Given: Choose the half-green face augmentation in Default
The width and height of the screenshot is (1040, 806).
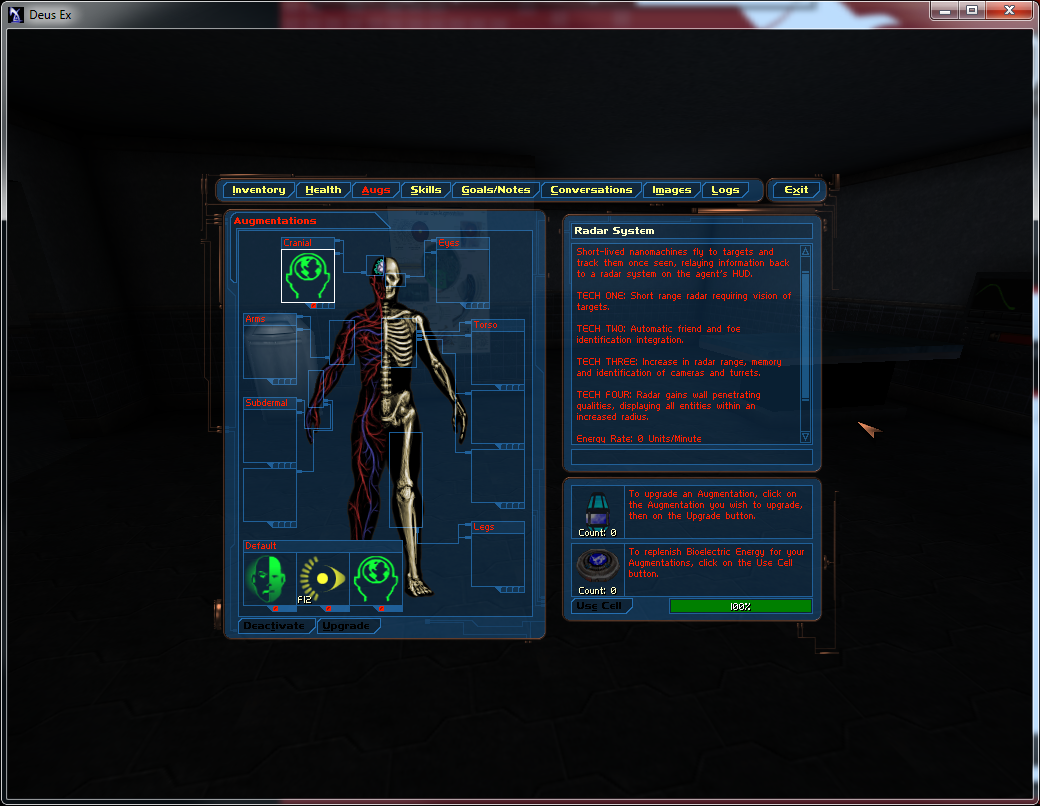Looking at the screenshot, I should click(x=270, y=579).
